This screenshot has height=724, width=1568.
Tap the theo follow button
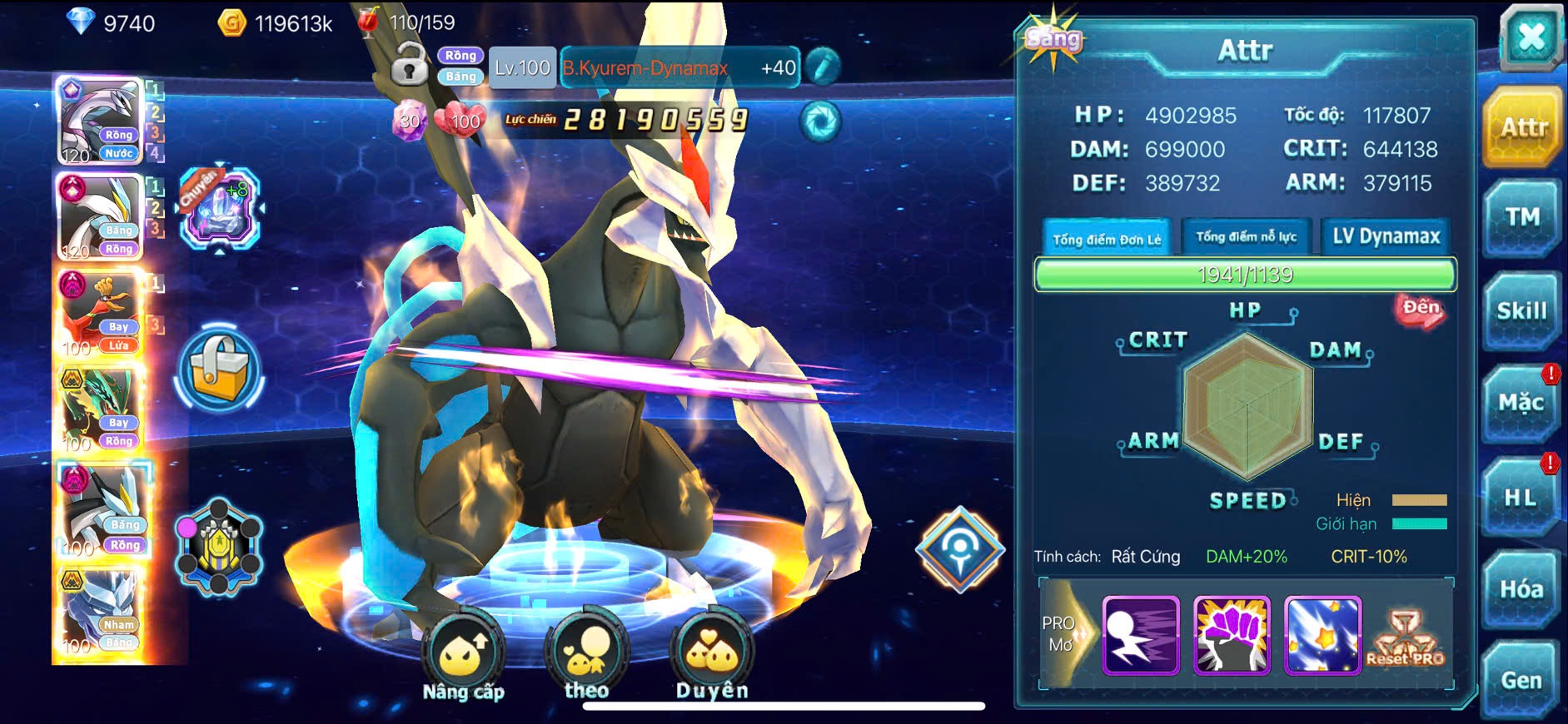click(586, 659)
